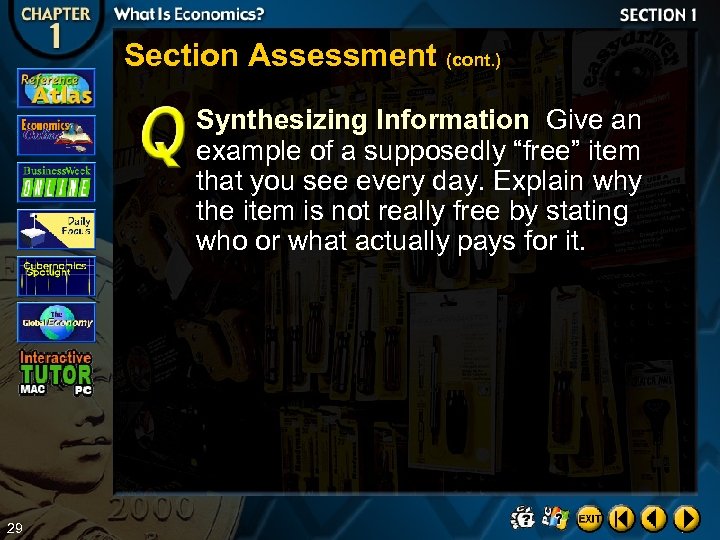
Task: Open BusinessWeek Online
Action: pyautogui.click(x=56, y=181)
